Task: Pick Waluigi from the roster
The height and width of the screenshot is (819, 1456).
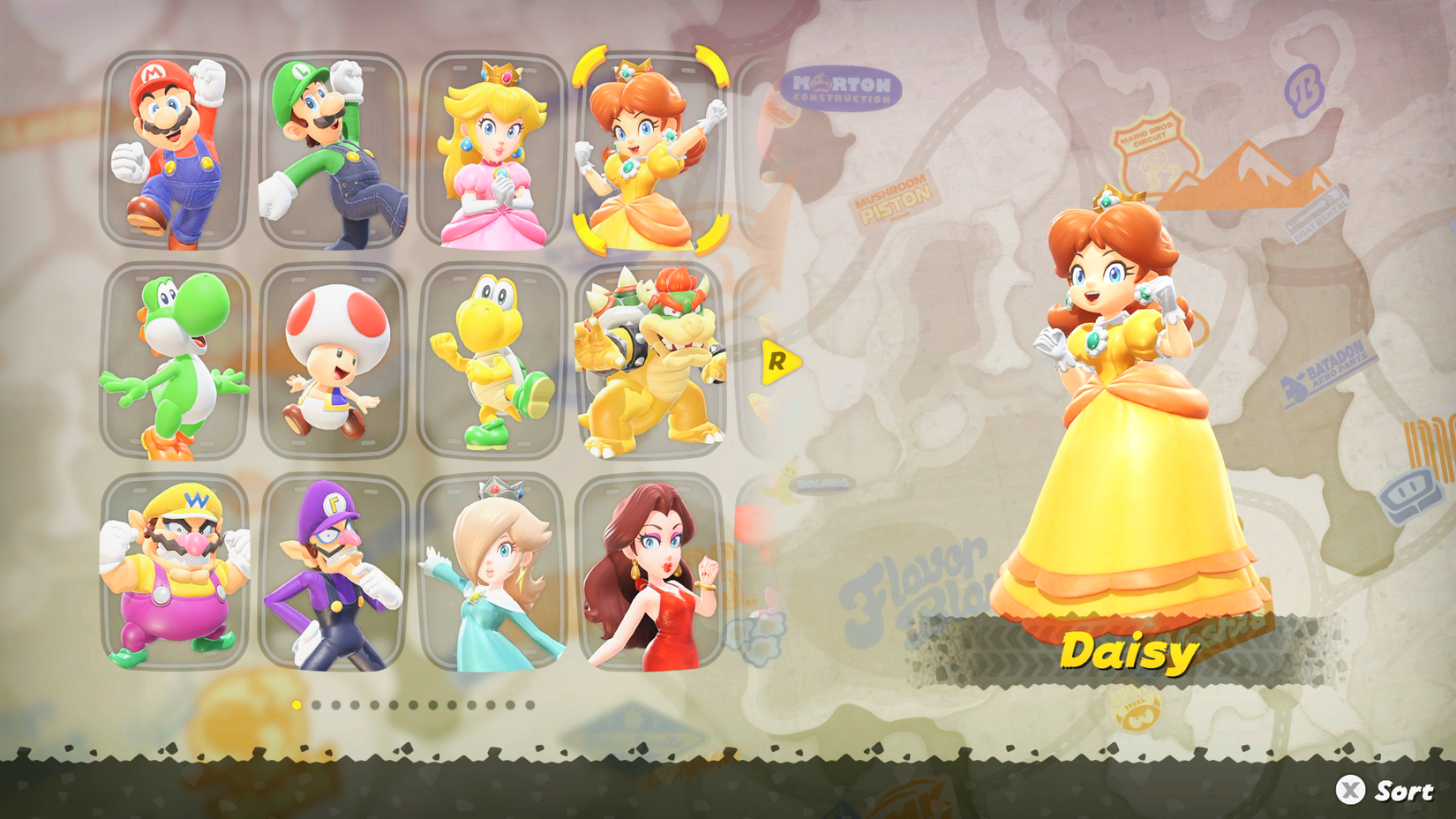Action: [331, 578]
